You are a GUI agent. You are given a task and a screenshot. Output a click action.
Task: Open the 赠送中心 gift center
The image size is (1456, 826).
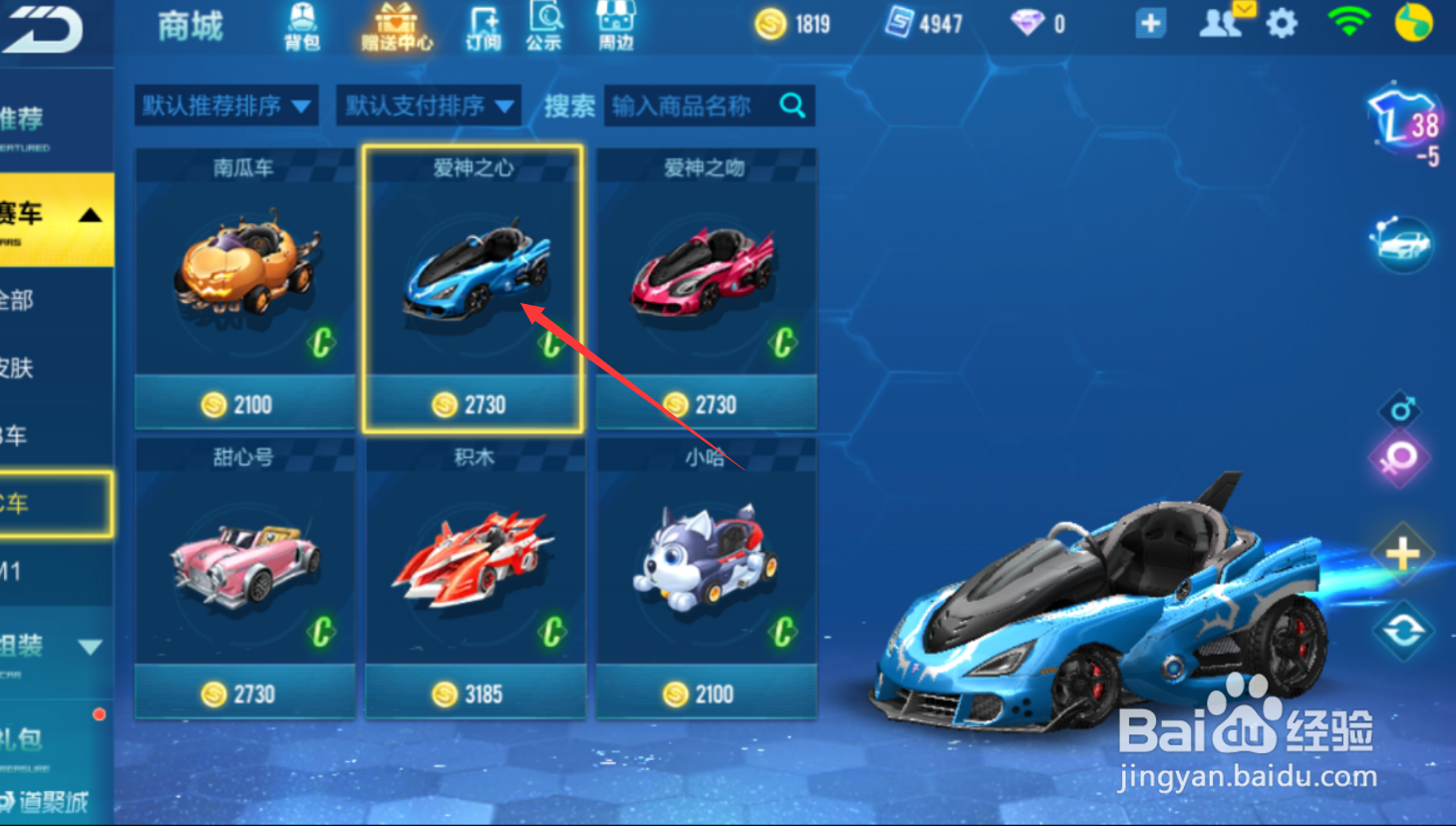[x=397, y=25]
